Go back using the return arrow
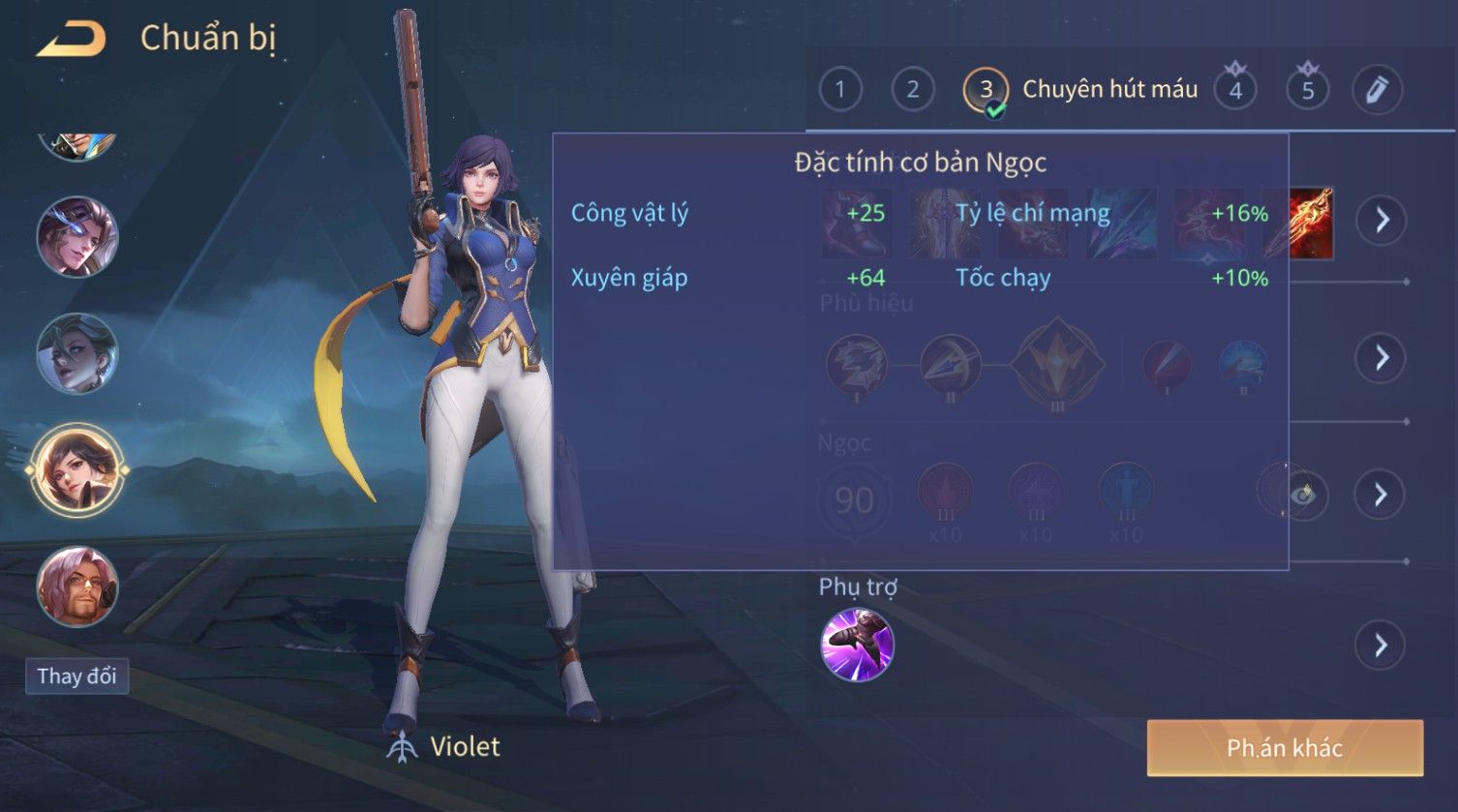The height and width of the screenshot is (812, 1458). tap(71, 39)
